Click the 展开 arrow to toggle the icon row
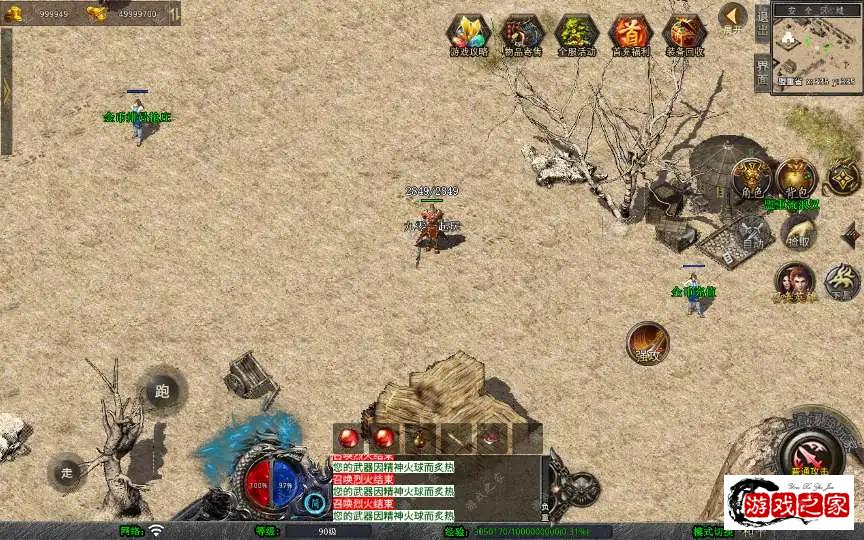The image size is (864, 540). tap(733, 17)
